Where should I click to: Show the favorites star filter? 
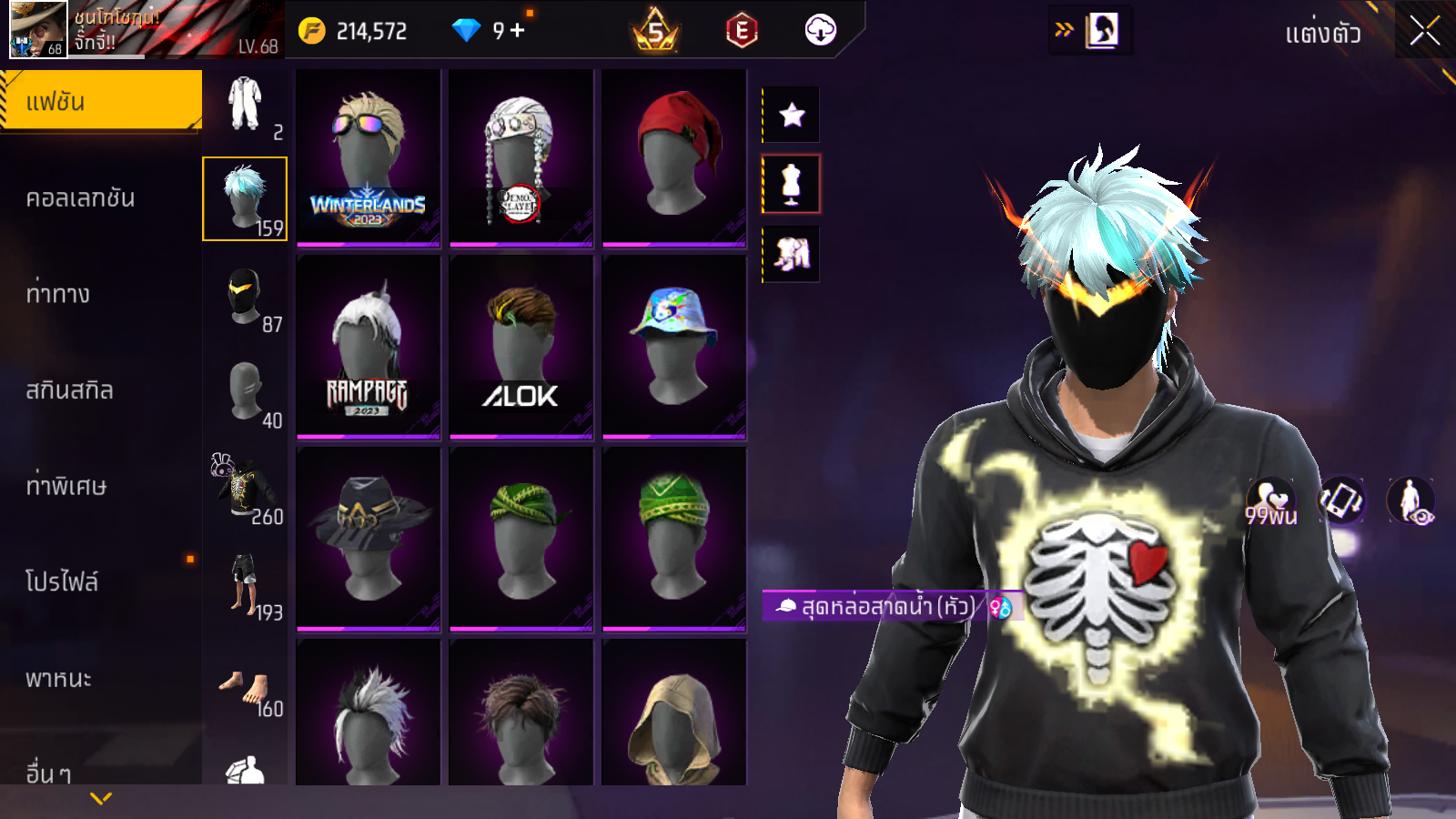point(792,115)
